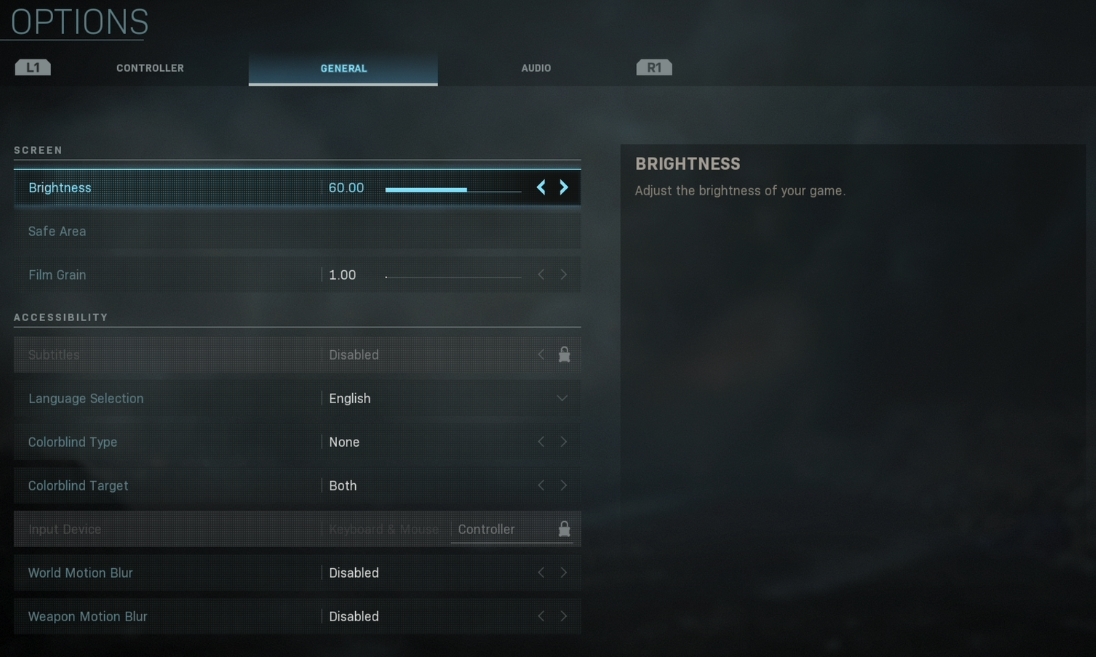Select the Weapon Motion Blur row label
This screenshot has height=657, width=1096.
(x=88, y=617)
